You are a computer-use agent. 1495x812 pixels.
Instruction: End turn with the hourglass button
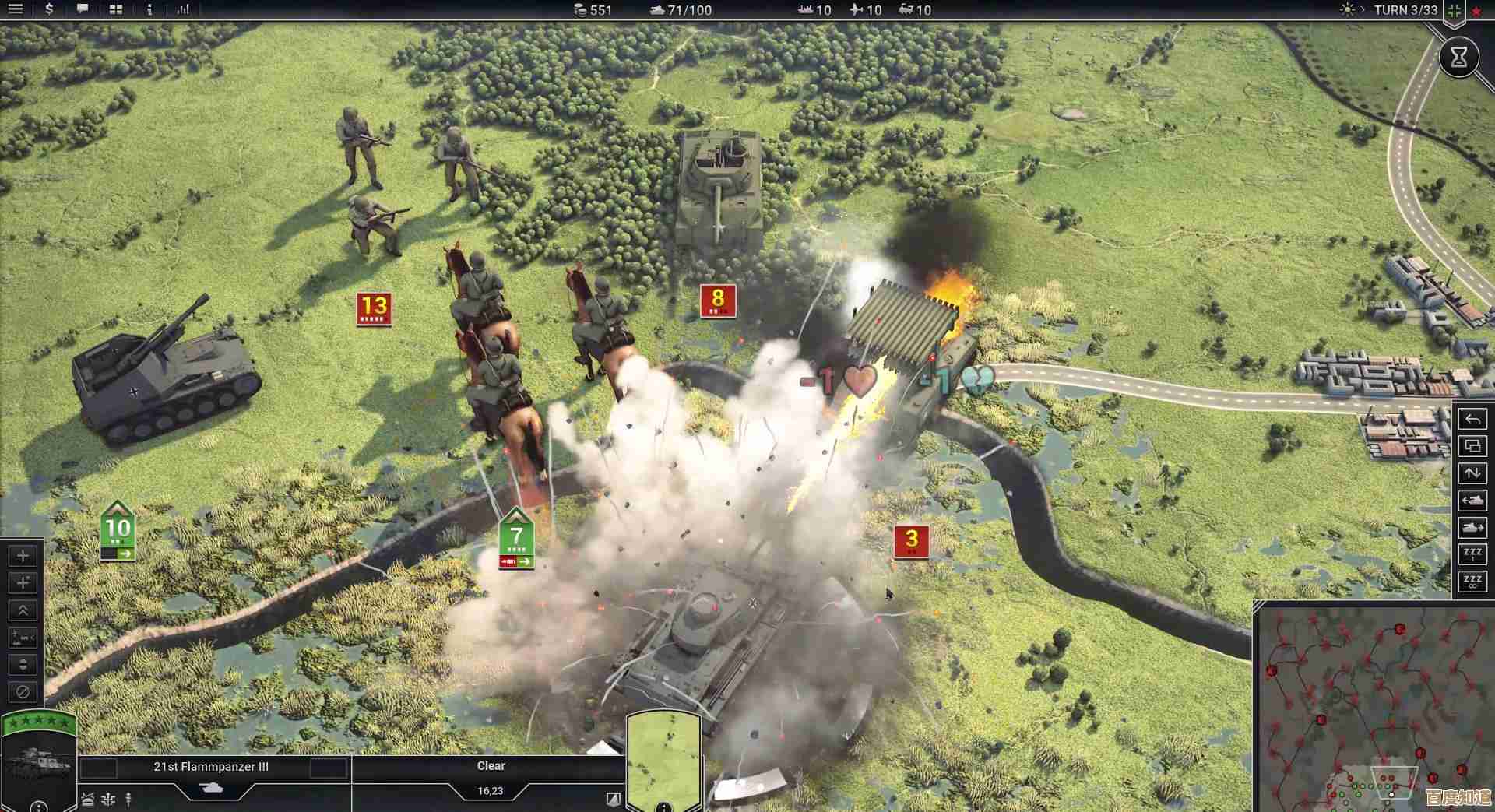tap(1458, 57)
